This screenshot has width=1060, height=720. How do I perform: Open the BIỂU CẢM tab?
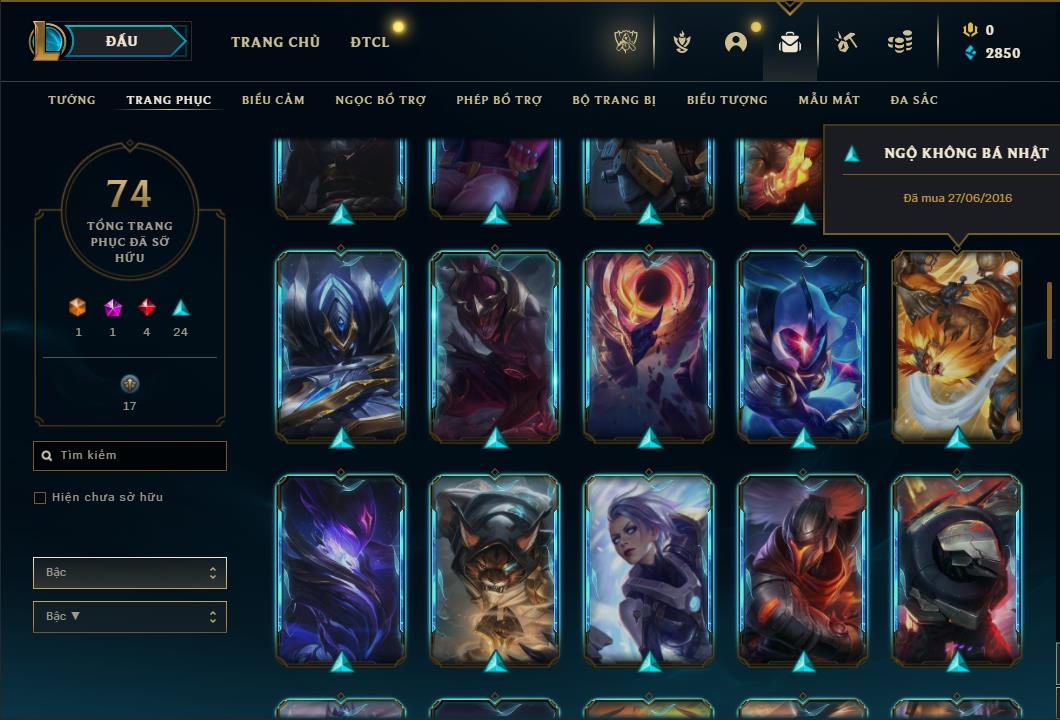(273, 100)
